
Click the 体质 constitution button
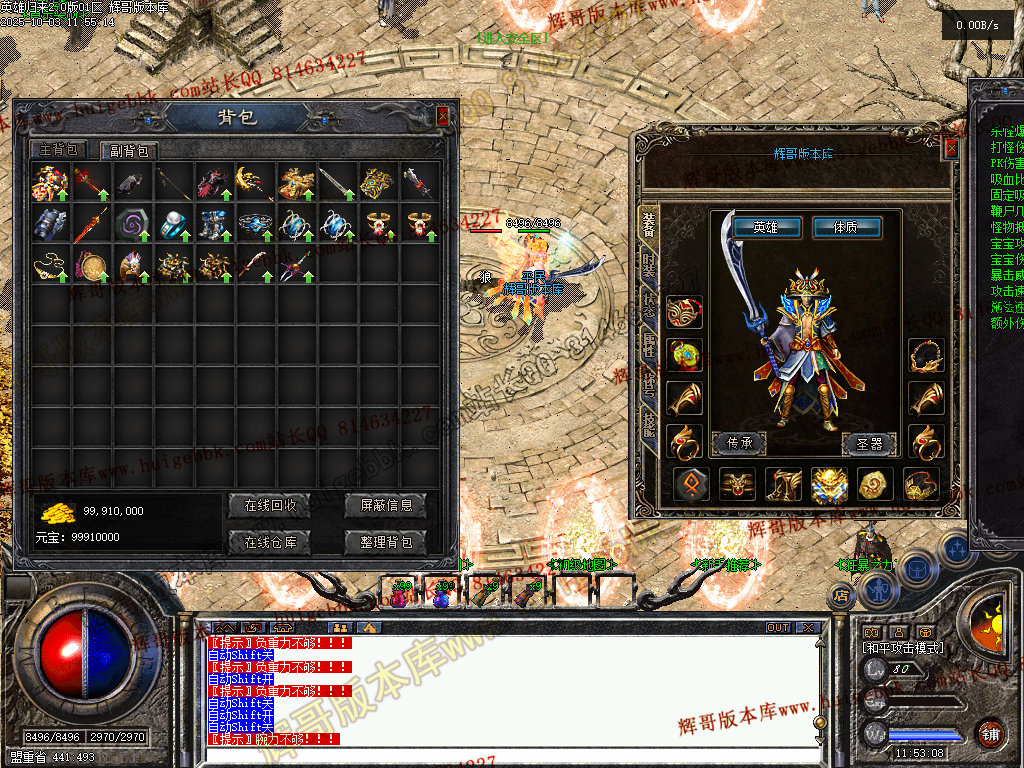[846, 228]
